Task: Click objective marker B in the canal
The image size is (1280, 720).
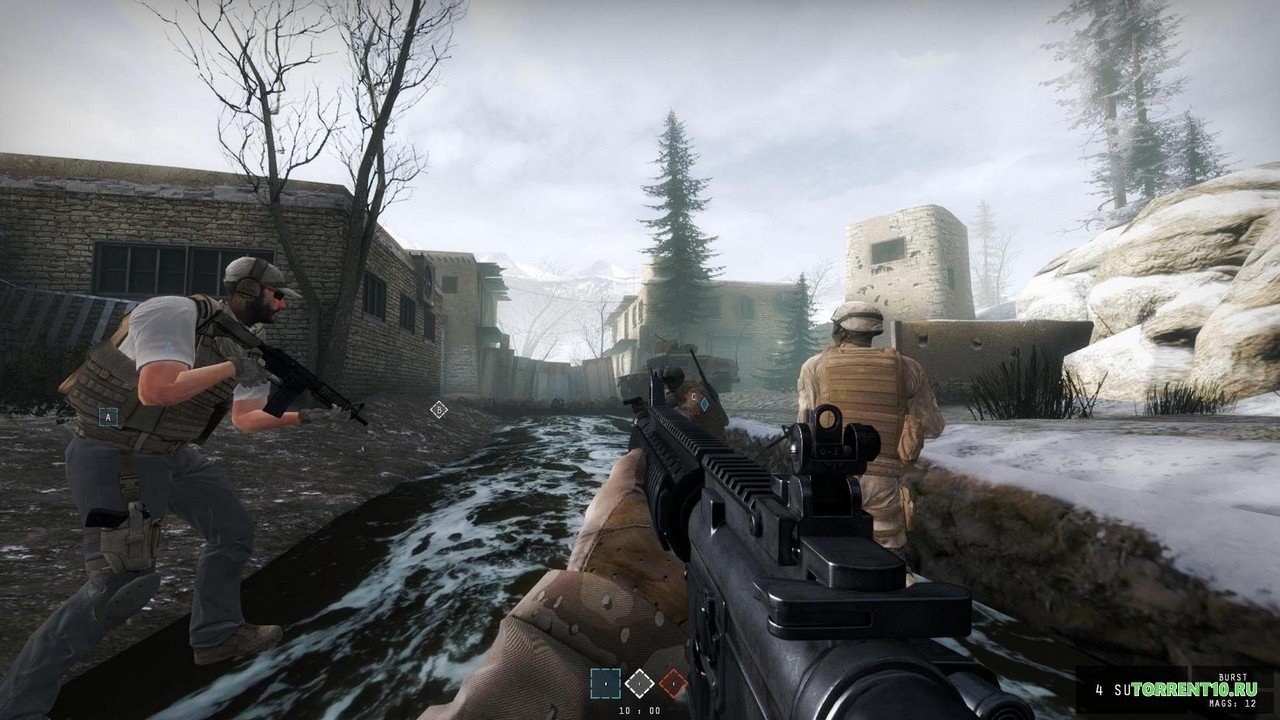Action: (x=437, y=408)
